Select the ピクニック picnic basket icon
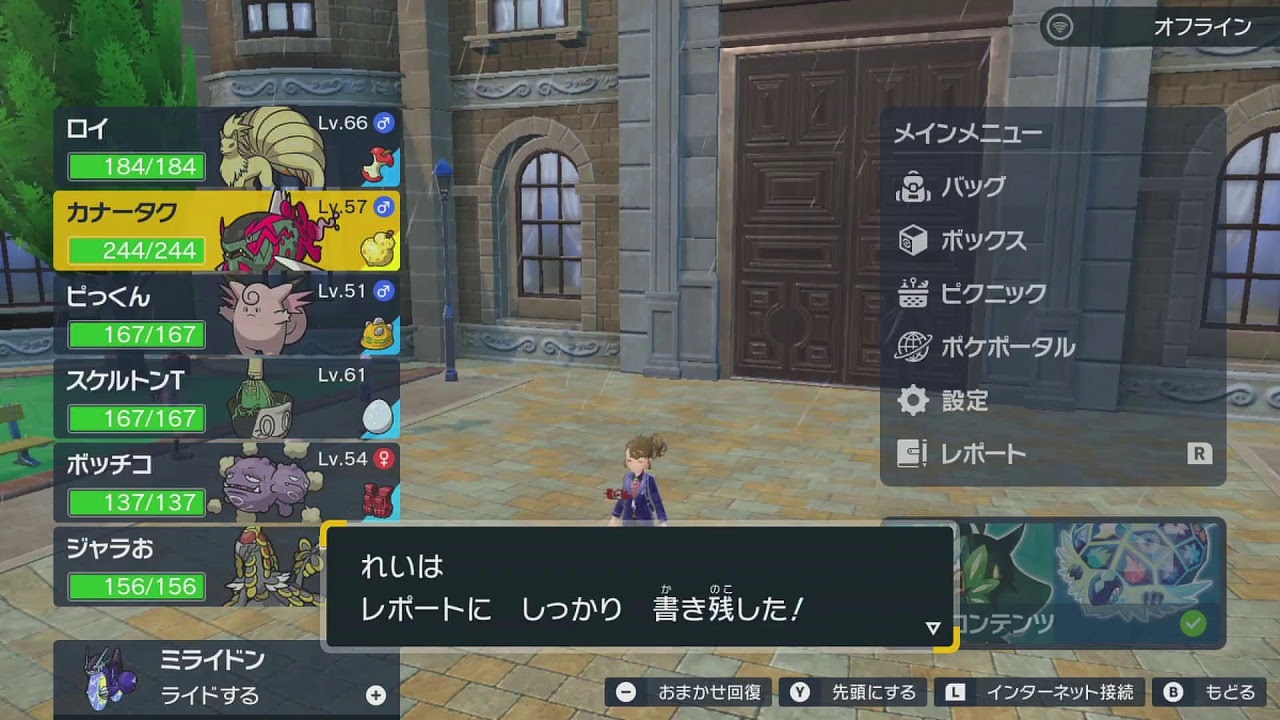The height and width of the screenshot is (720, 1280). (x=914, y=294)
